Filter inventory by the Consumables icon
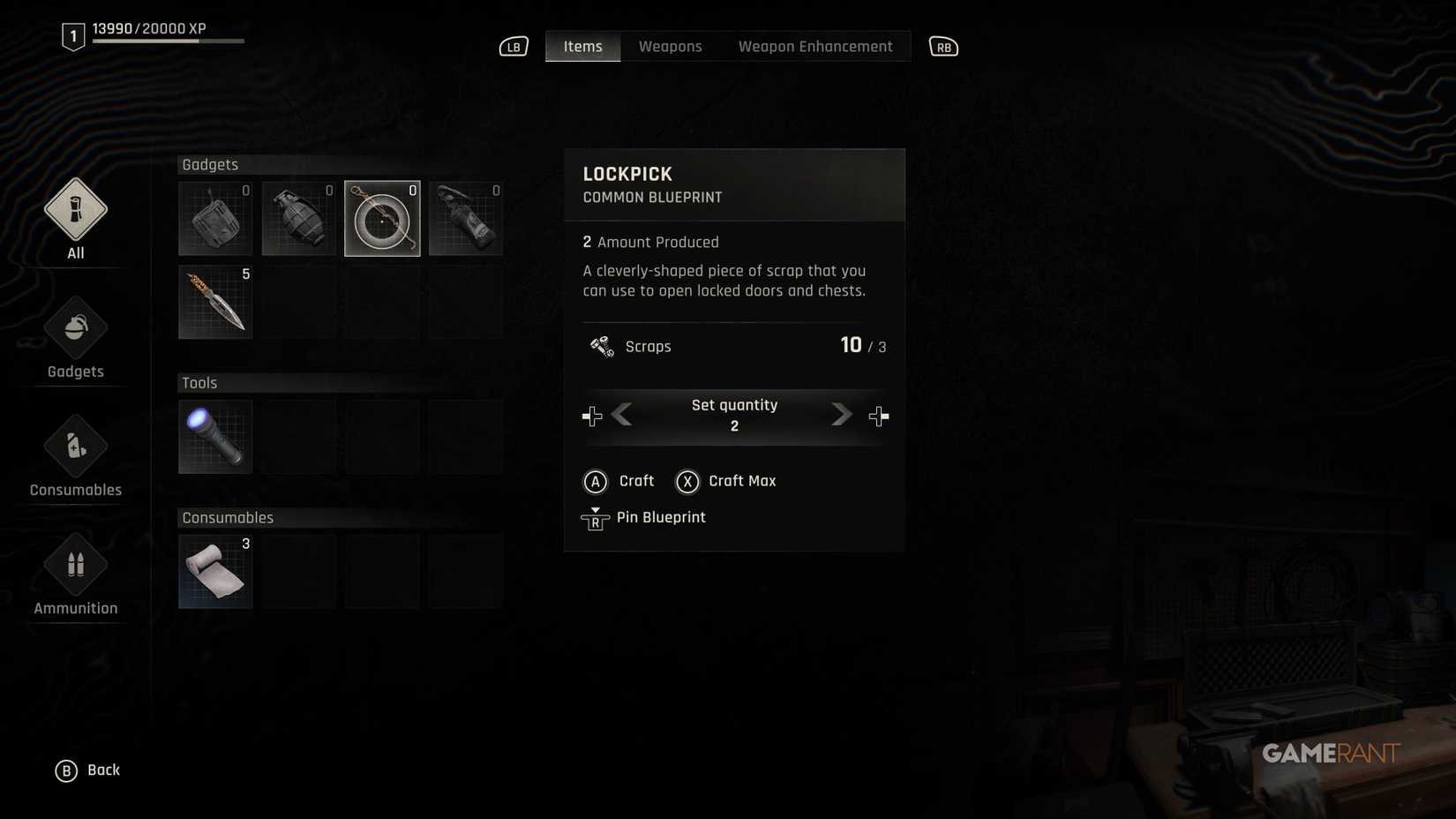This screenshot has height=819, width=1456. click(75, 447)
